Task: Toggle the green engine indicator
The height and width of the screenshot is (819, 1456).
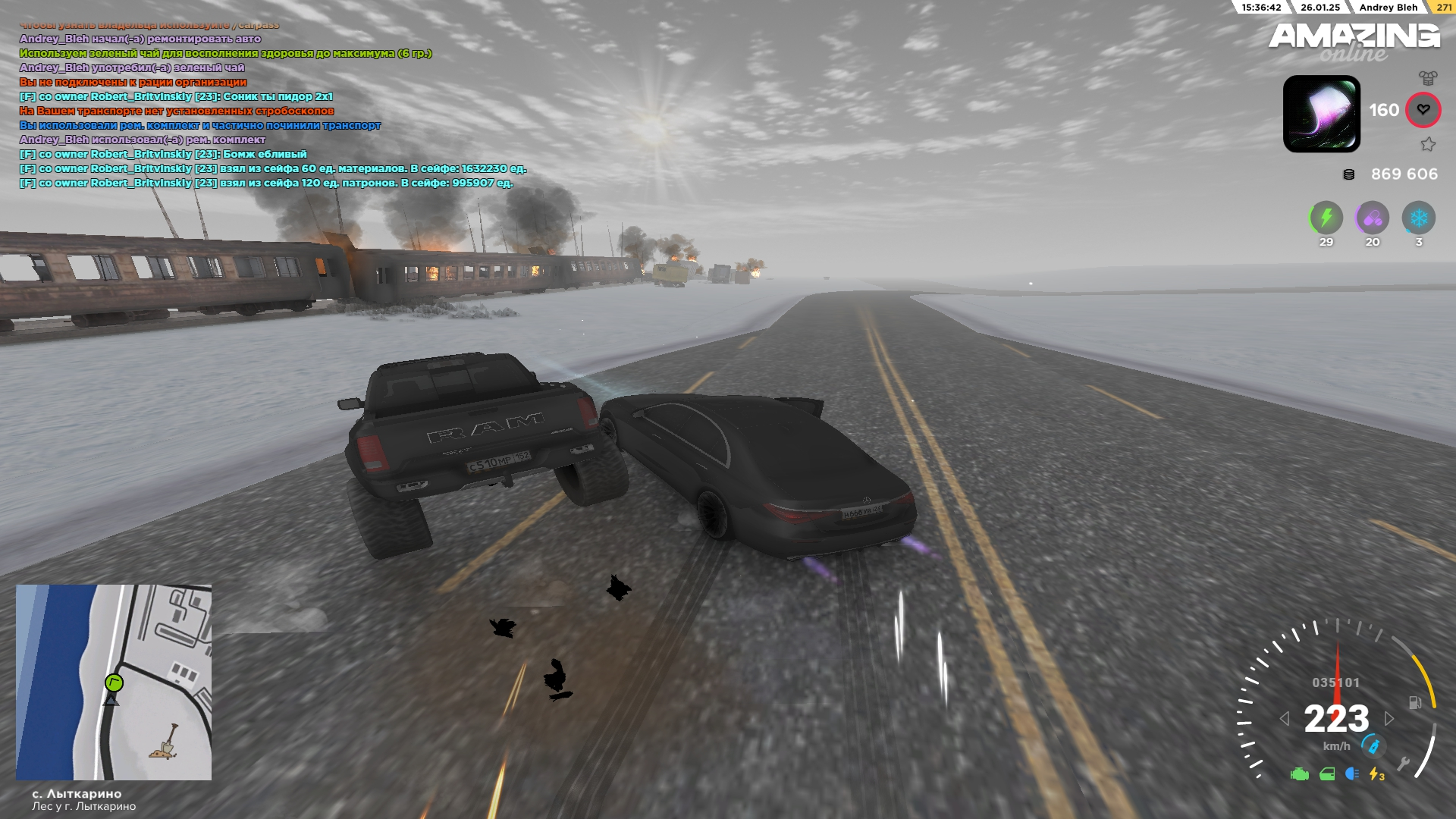Action: coord(1299,774)
